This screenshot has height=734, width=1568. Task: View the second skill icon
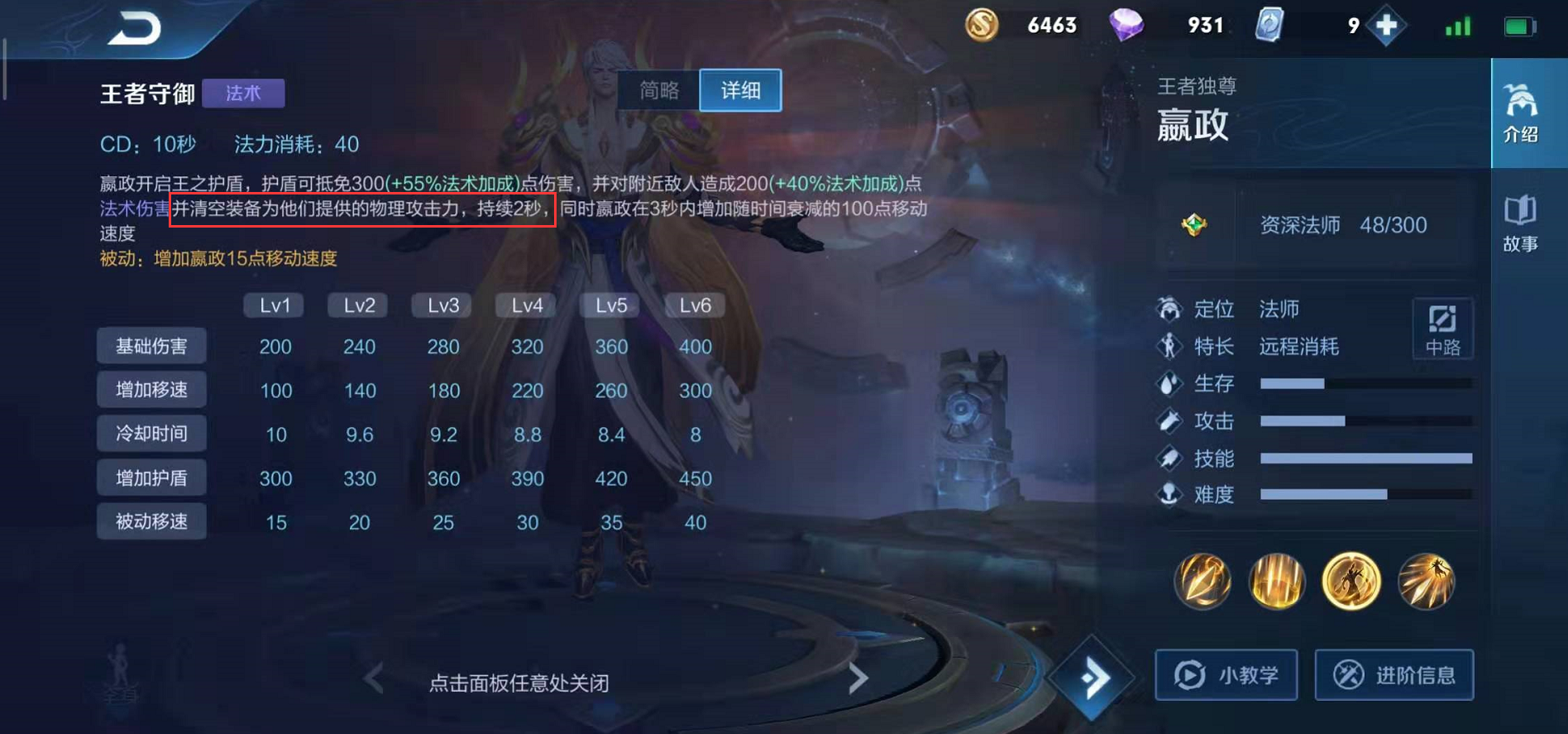pyautogui.click(x=1278, y=582)
